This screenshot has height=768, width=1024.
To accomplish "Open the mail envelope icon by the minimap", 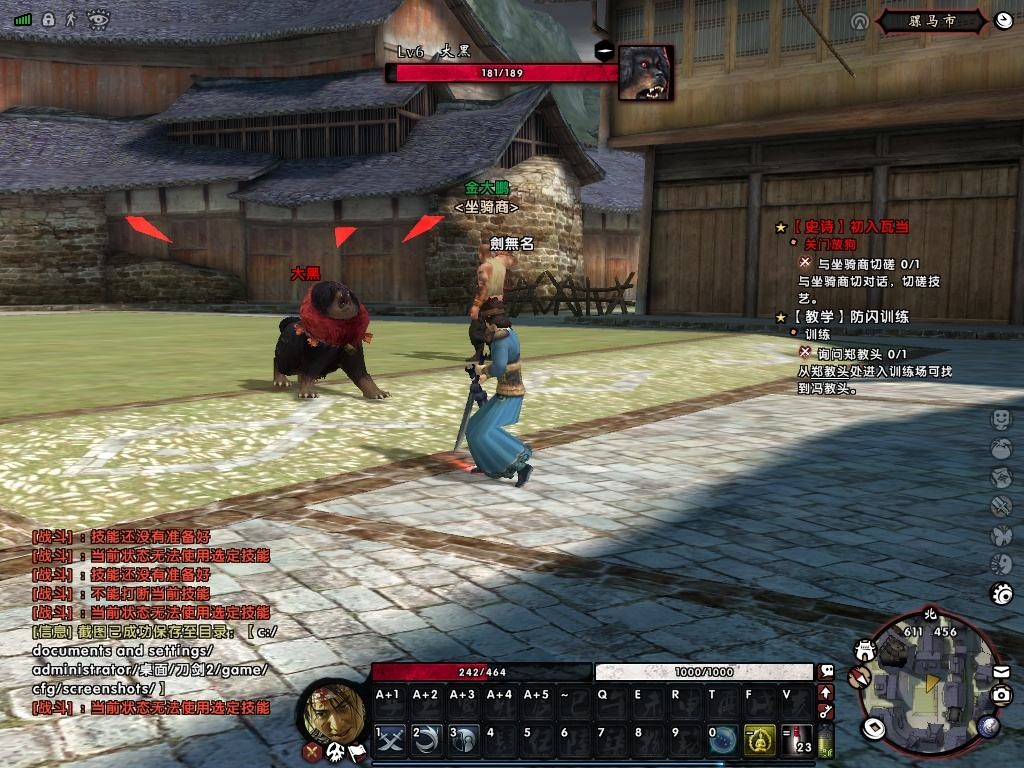I will (x=1001, y=672).
